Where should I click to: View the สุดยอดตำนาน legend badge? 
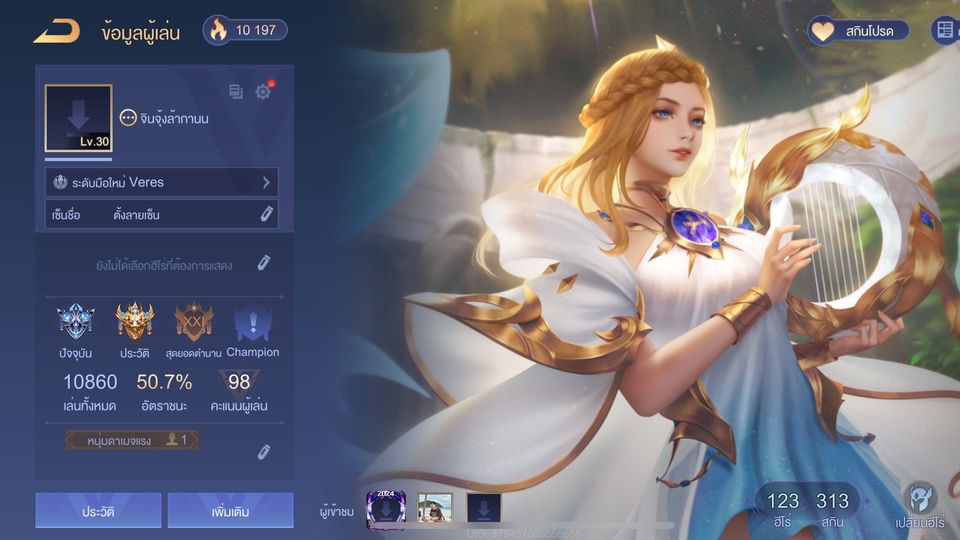coord(194,323)
